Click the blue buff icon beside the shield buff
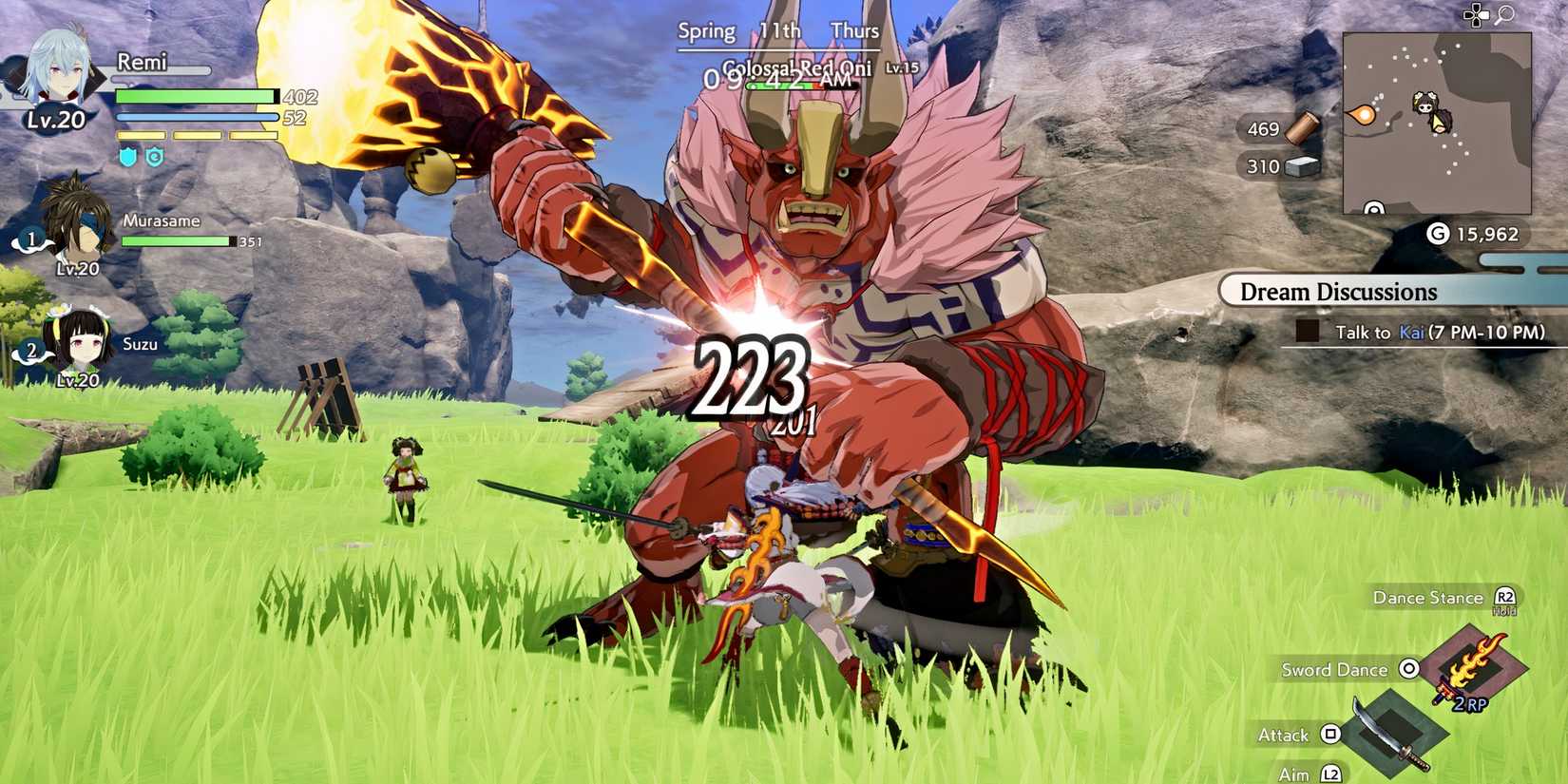Image resolution: width=1568 pixels, height=784 pixels. (154, 157)
